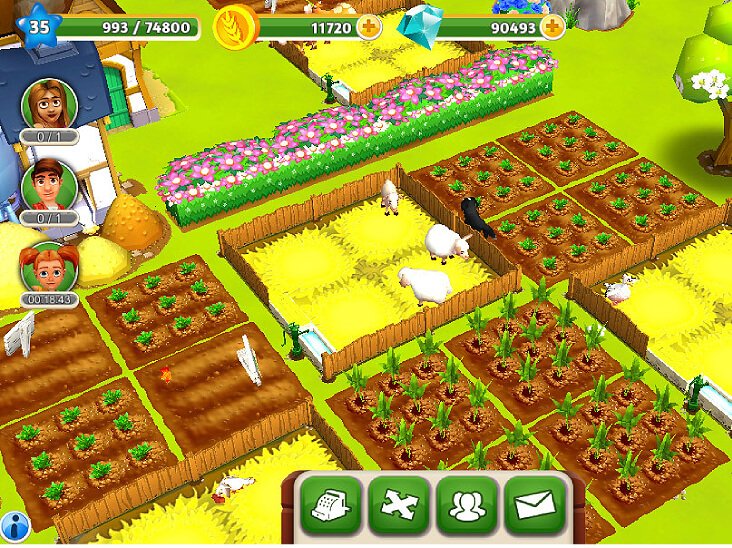Open the mail envelope inbox
This screenshot has width=732, height=548.
click(534, 505)
